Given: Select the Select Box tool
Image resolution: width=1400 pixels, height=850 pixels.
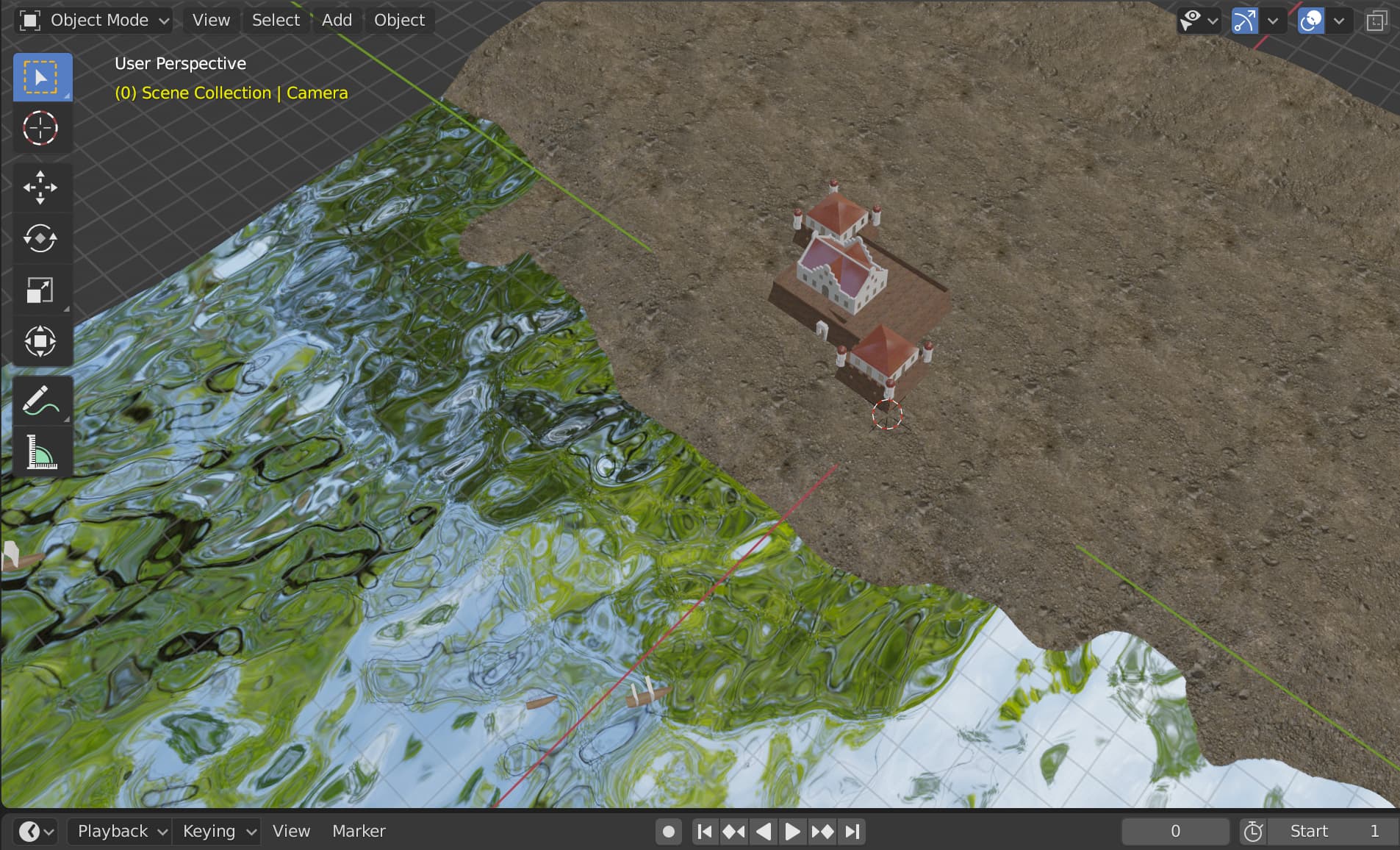Looking at the screenshot, I should tap(42, 76).
